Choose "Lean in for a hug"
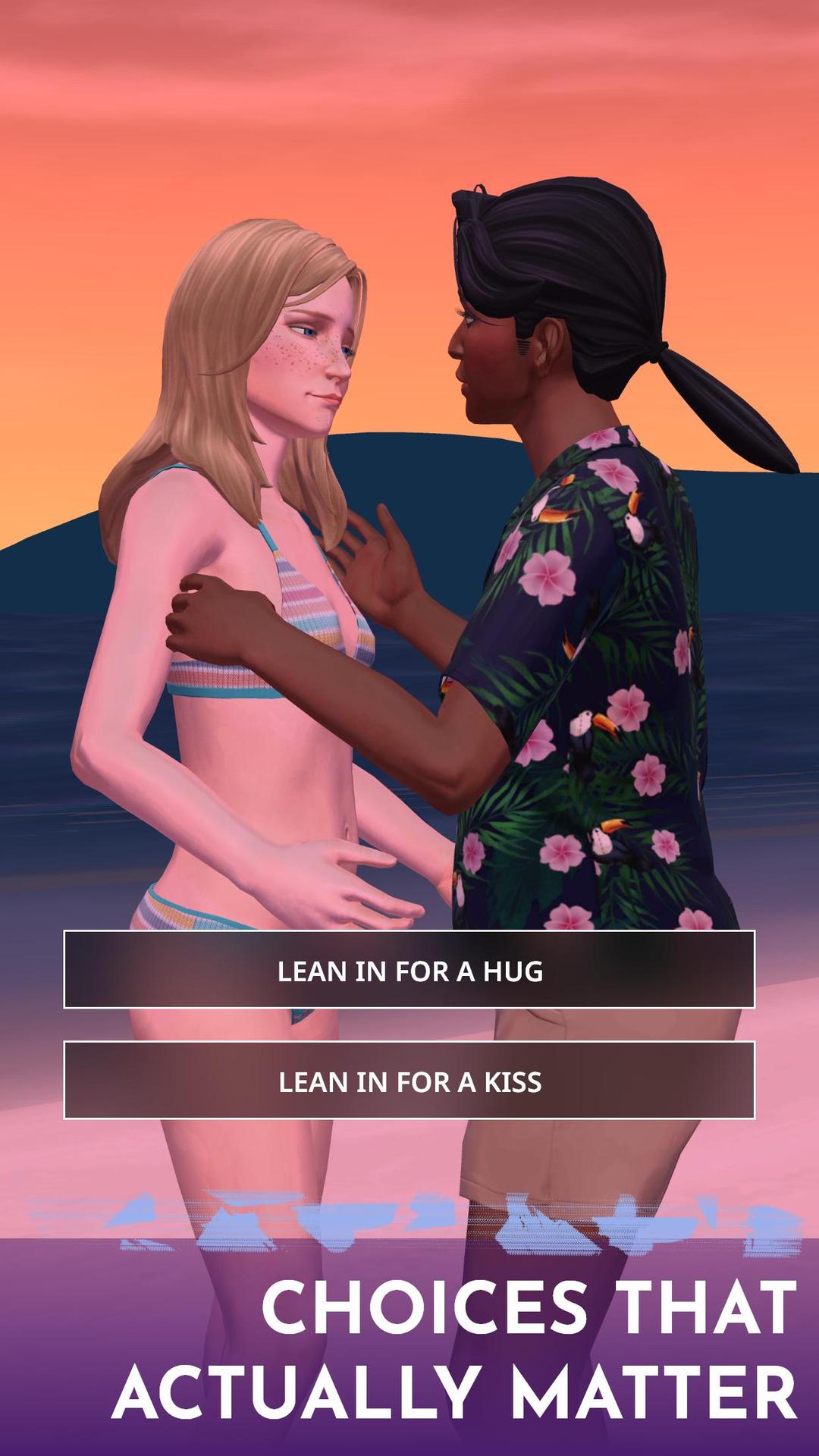Viewport: 819px width, 1456px height. pos(409,970)
